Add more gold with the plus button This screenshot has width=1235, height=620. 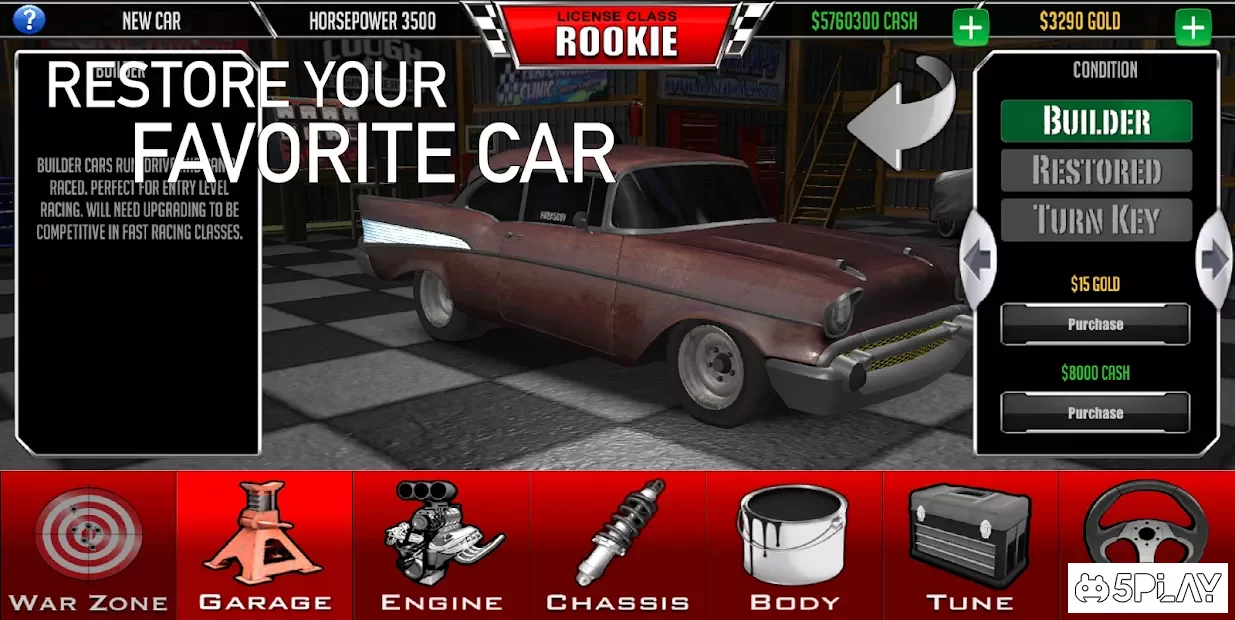point(1193,28)
